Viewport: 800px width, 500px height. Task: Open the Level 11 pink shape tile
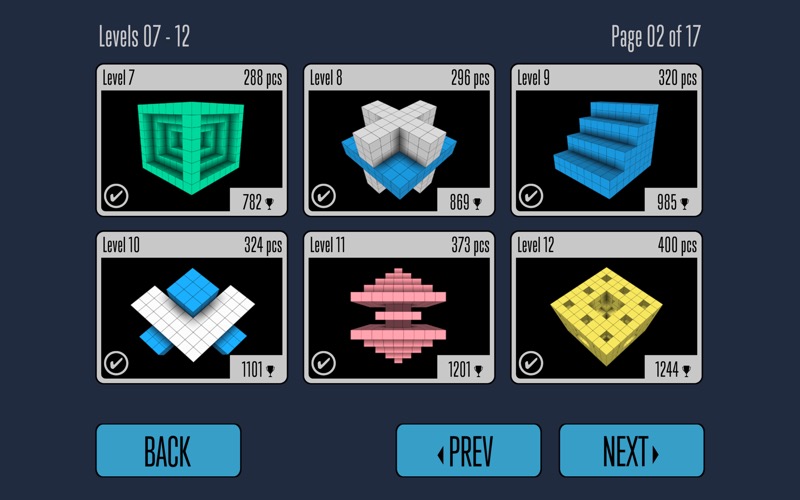pos(399,308)
